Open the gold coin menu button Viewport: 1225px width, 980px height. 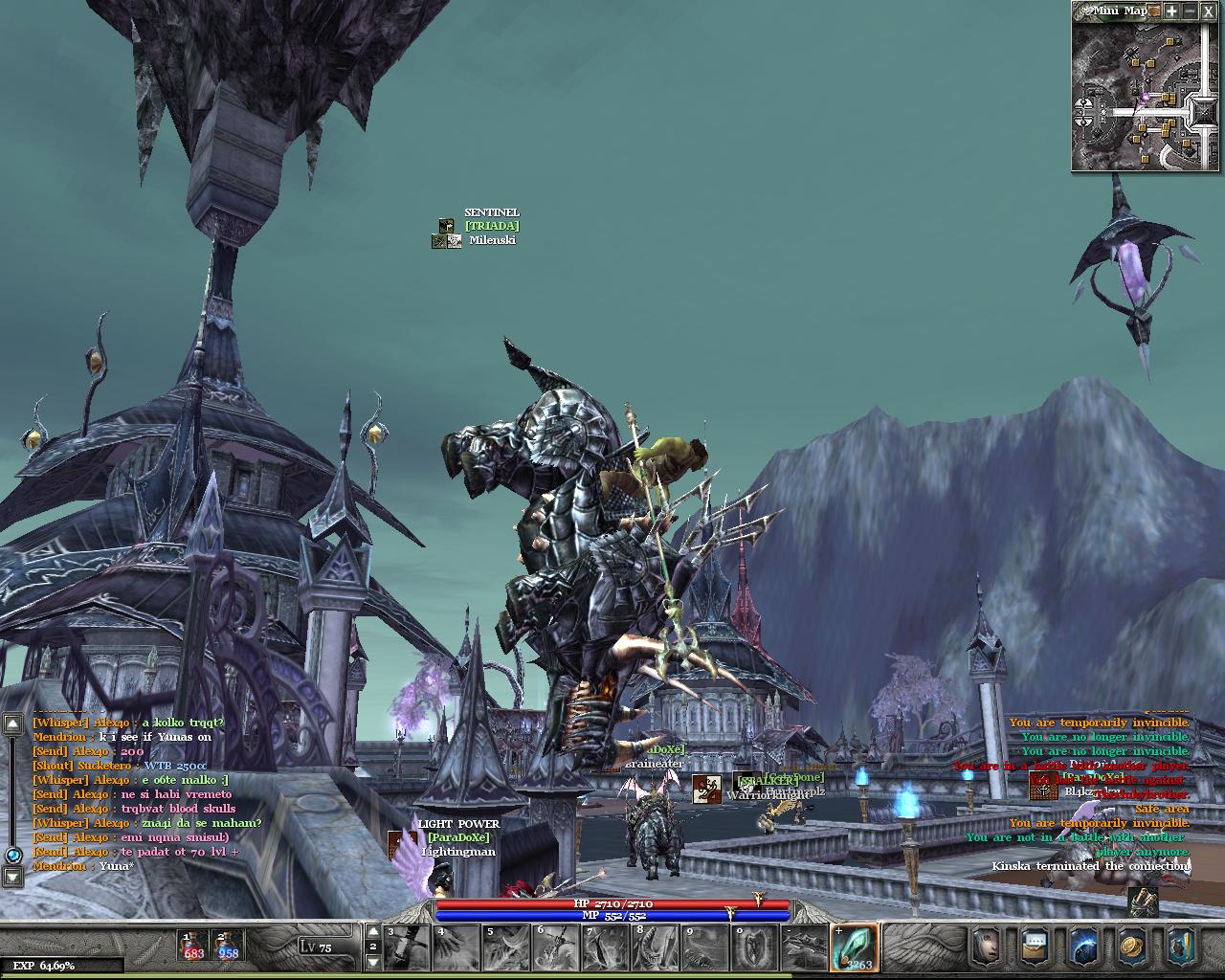pos(1131,947)
